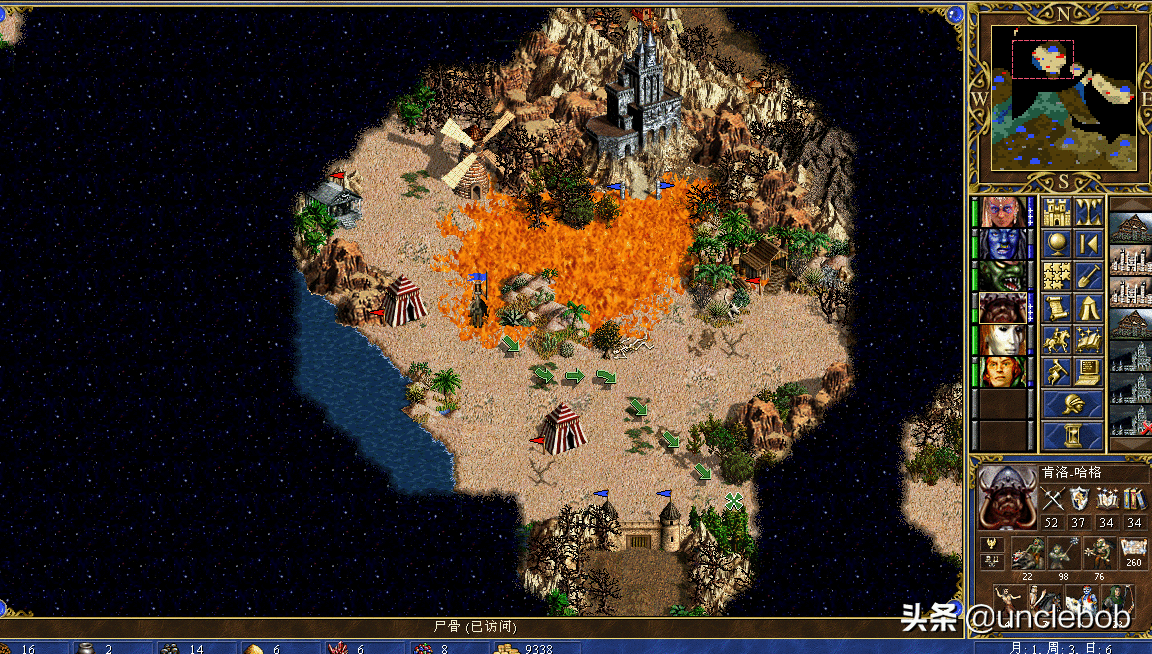Viewport: 1152px width, 654px height.
Task: Click the shovel dig button
Action: (1088, 276)
